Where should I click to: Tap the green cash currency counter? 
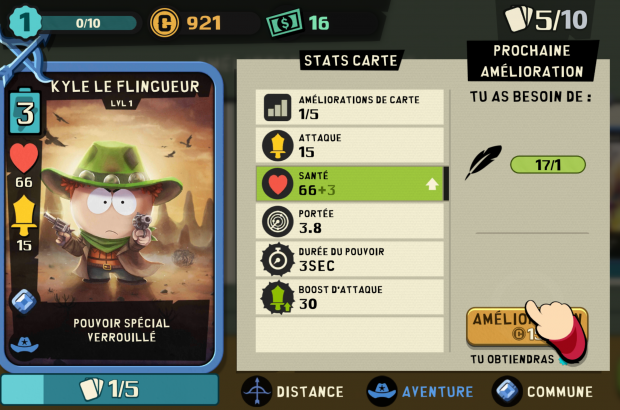point(298,23)
